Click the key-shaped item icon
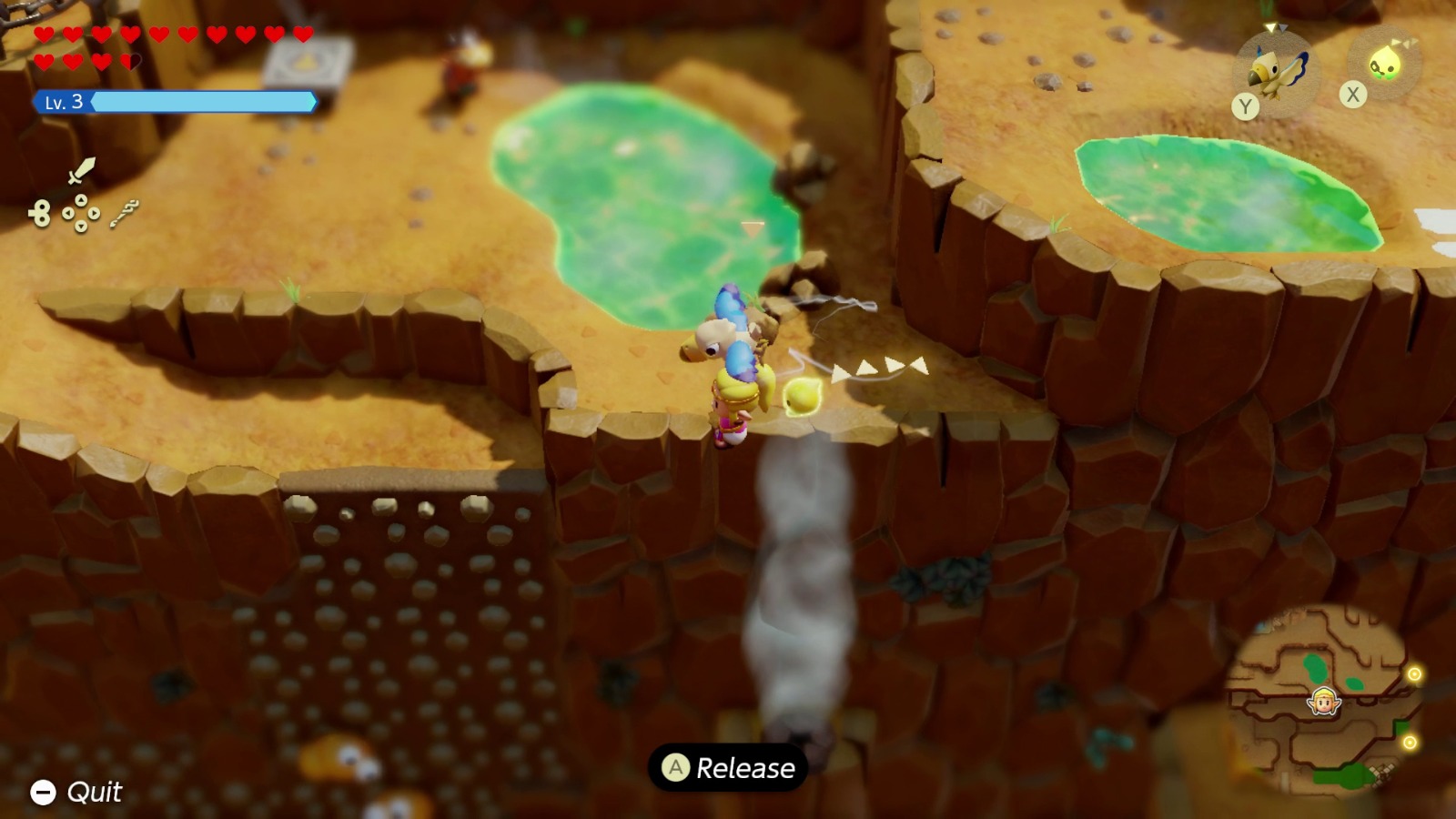The width and height of the screenshot is (1456, 819). (123, 213)
